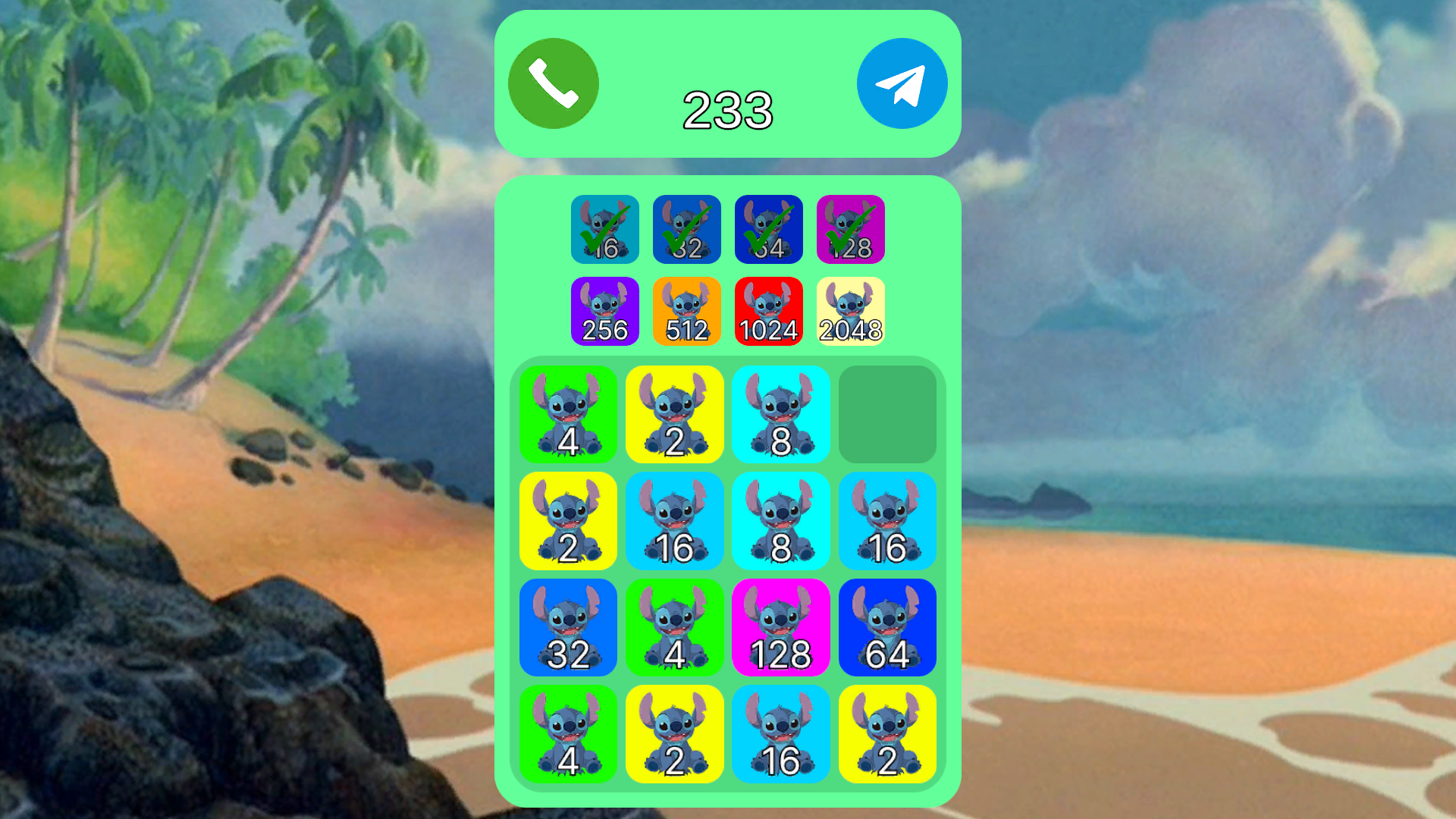Tap the green 4 tile in bottom-left corner
Screen dimensions: 1456x819
[x=569, y=736]
